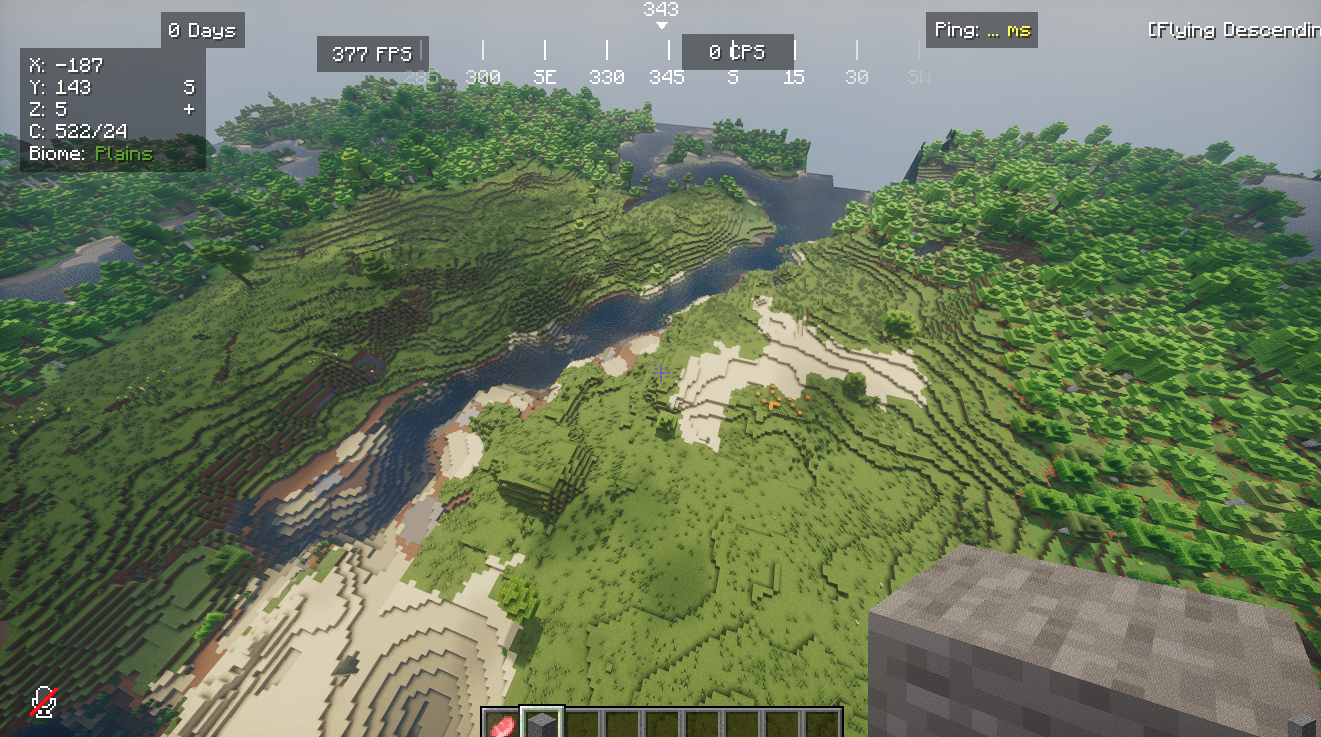
Task: Select the gray stone block hotbar slot
Action: [542, 724]
